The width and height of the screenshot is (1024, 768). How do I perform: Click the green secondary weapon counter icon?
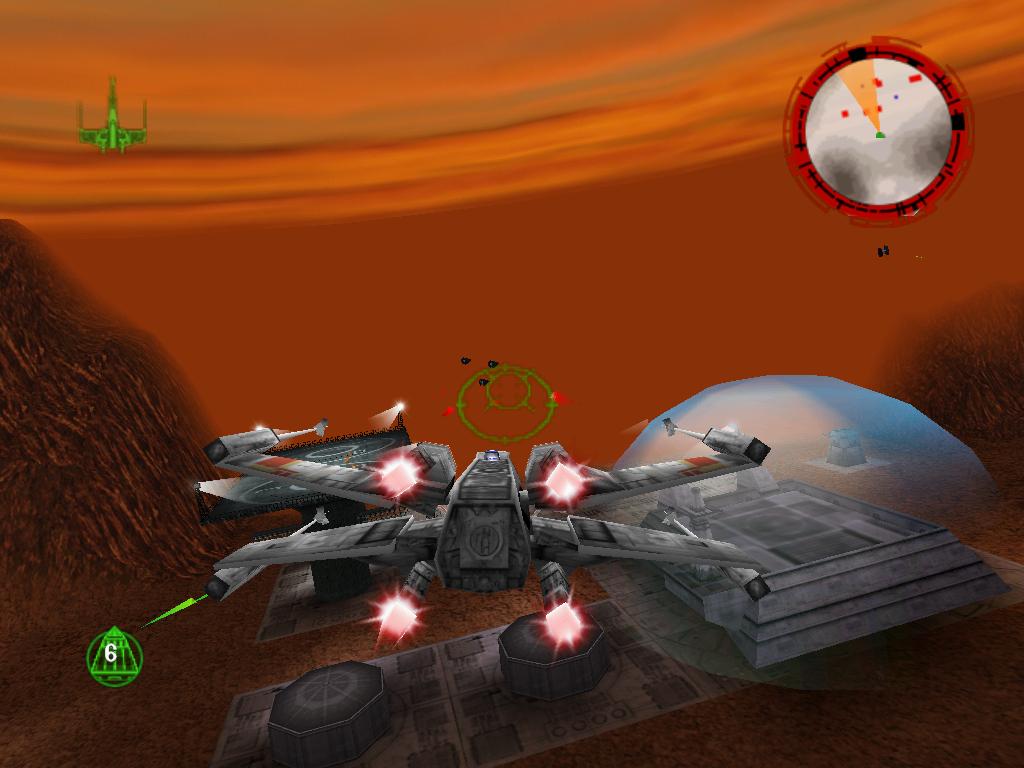coord(114,656)
